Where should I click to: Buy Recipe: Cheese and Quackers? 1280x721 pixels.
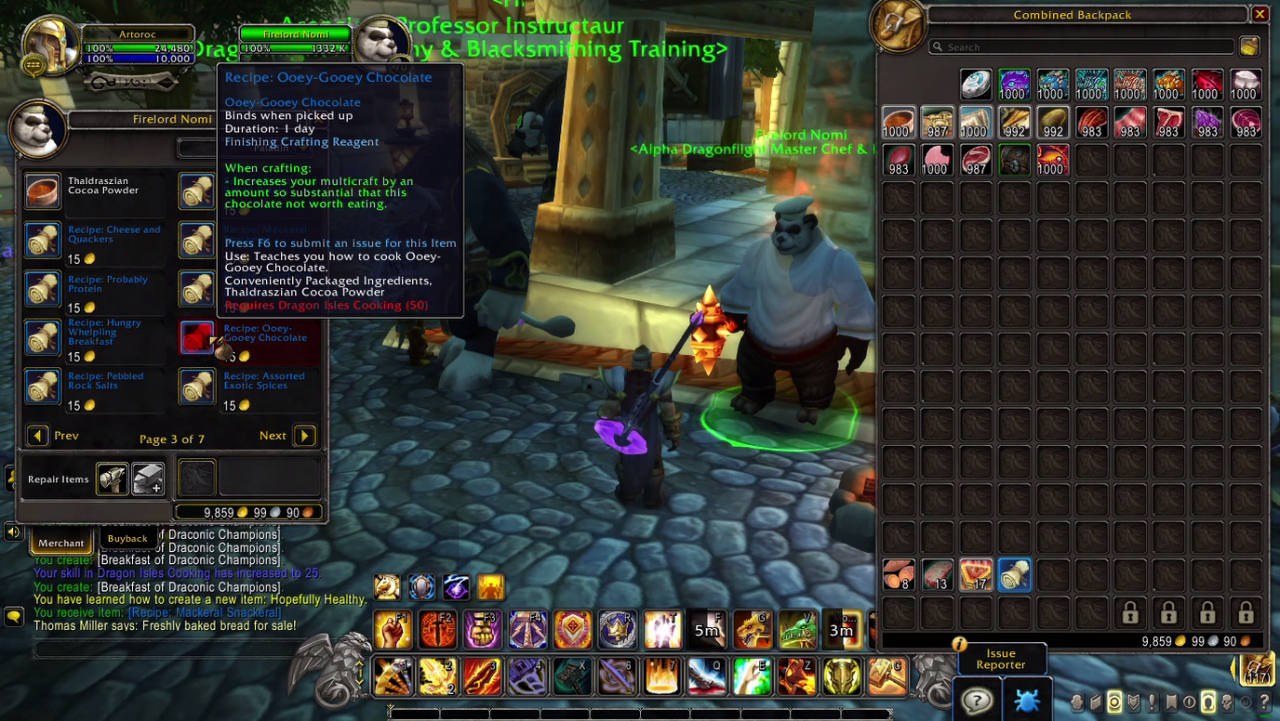[x=43, y=241]
